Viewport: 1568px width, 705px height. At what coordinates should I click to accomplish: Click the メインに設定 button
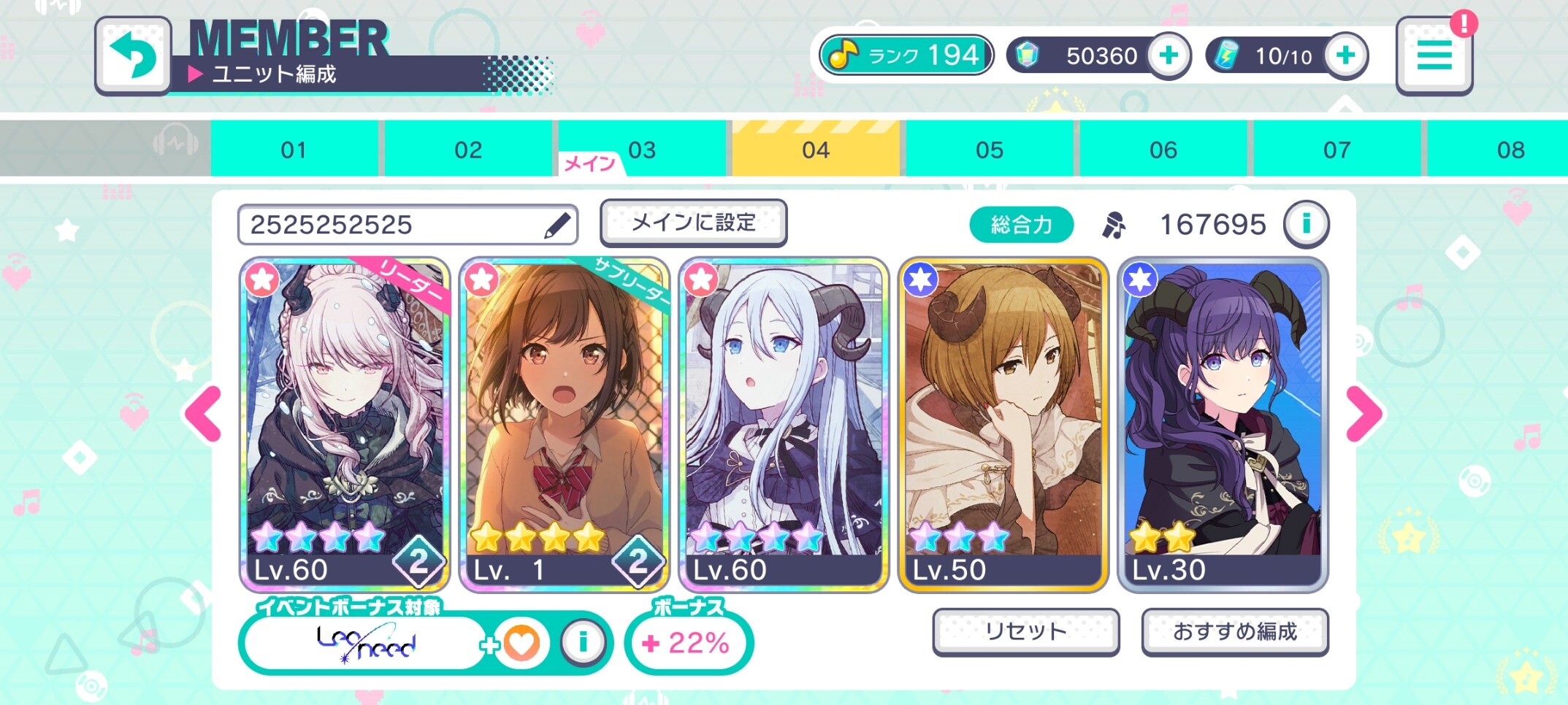(693, 223)
